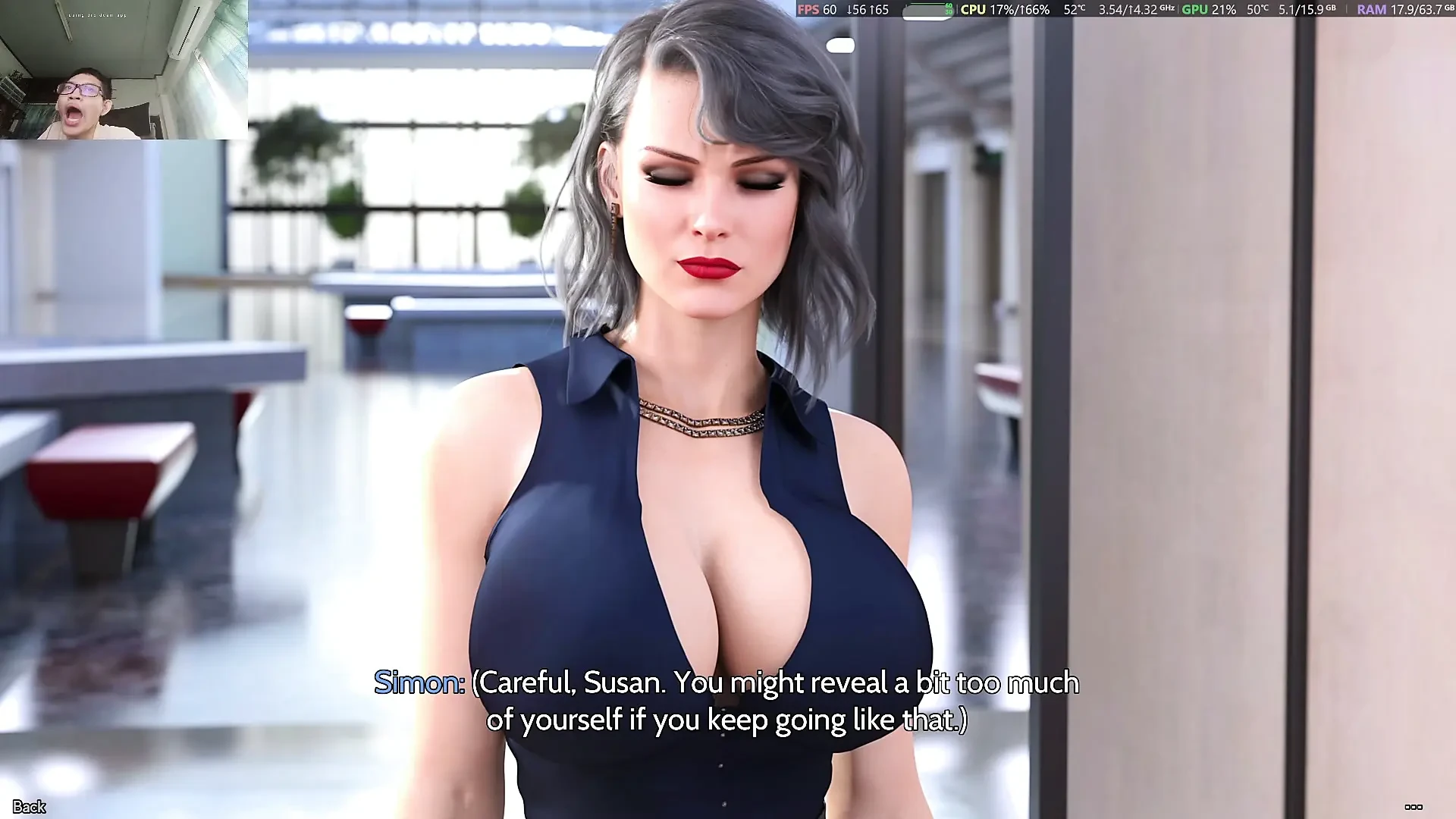Image resolution: width=1456 pixels, height=819 pixels.
Task: Click Simon's name in the dialogue
Action: tap(416, 683)
